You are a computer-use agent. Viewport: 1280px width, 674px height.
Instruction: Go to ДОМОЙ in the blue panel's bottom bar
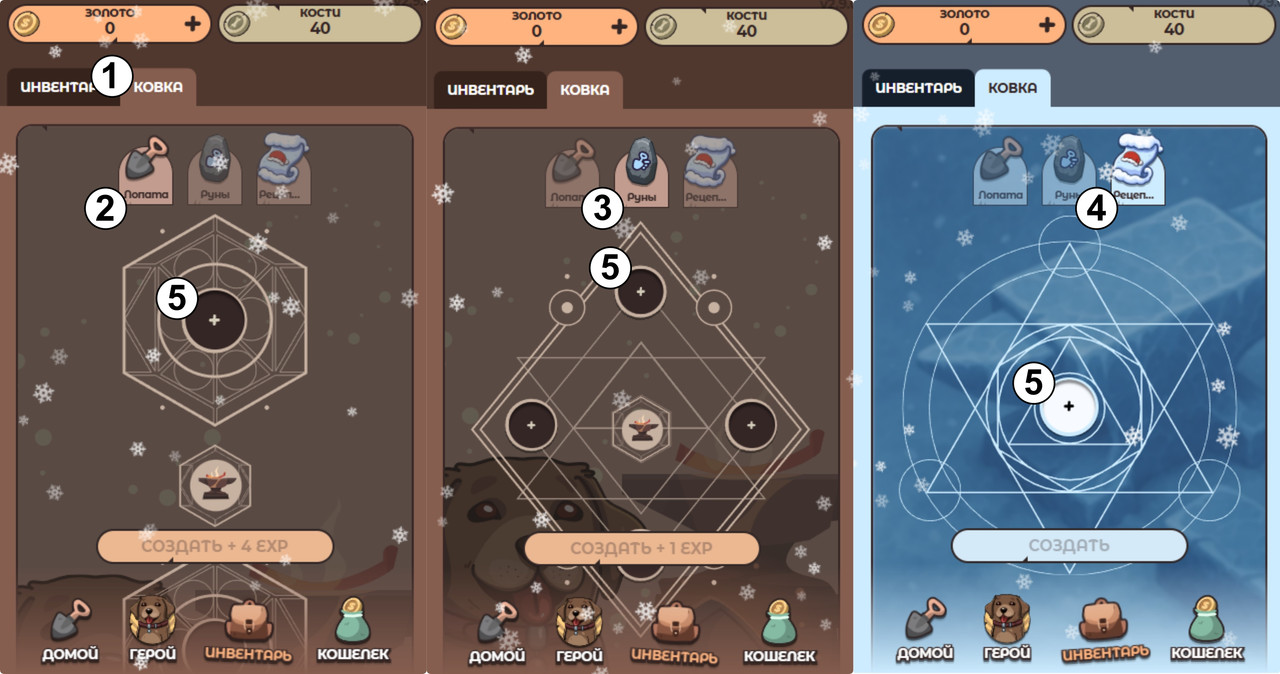[925, 630]
